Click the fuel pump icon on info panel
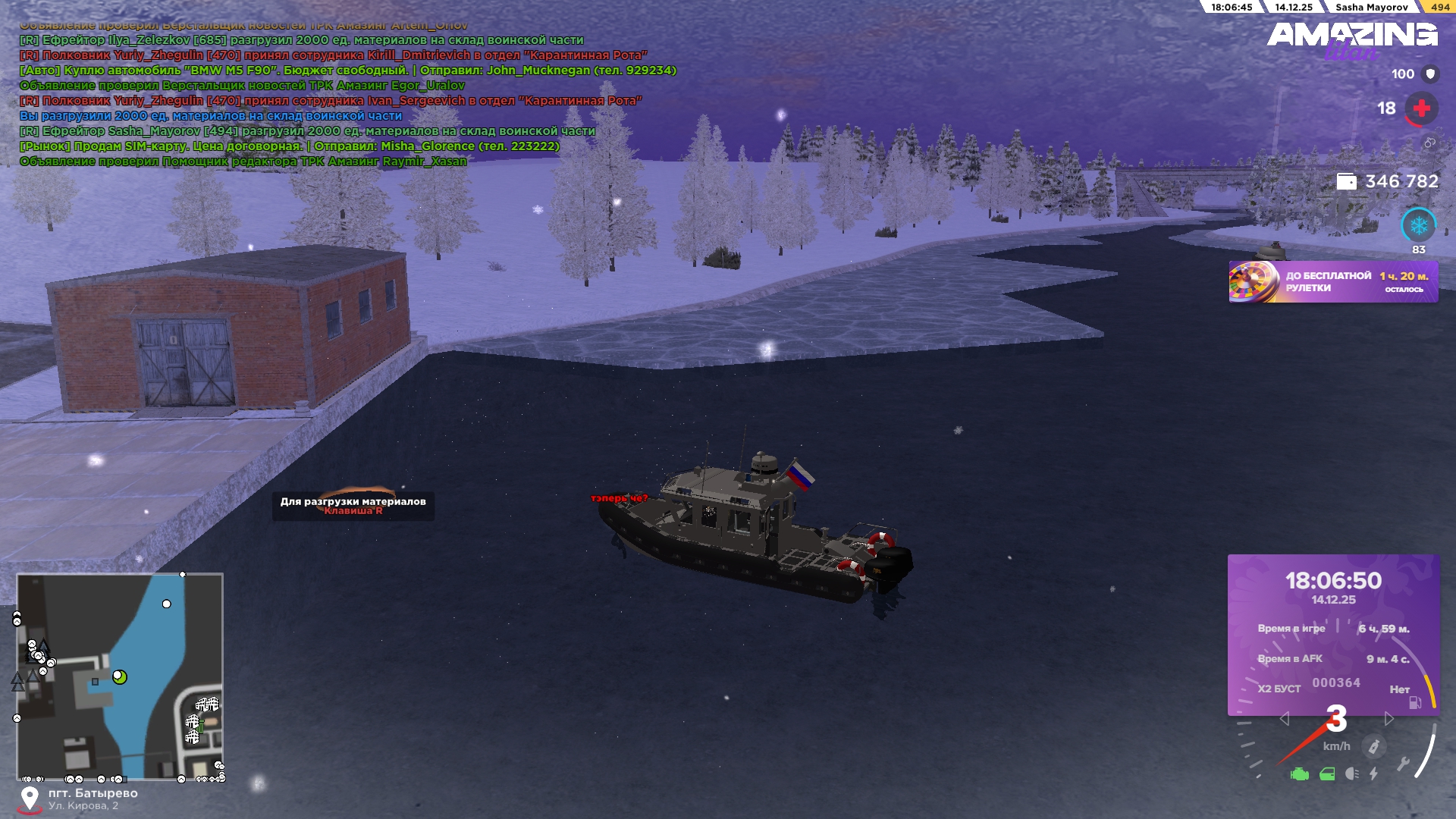Image resolution: width=1456 pixels, height=819 pixels. (x=1415, y=702)
